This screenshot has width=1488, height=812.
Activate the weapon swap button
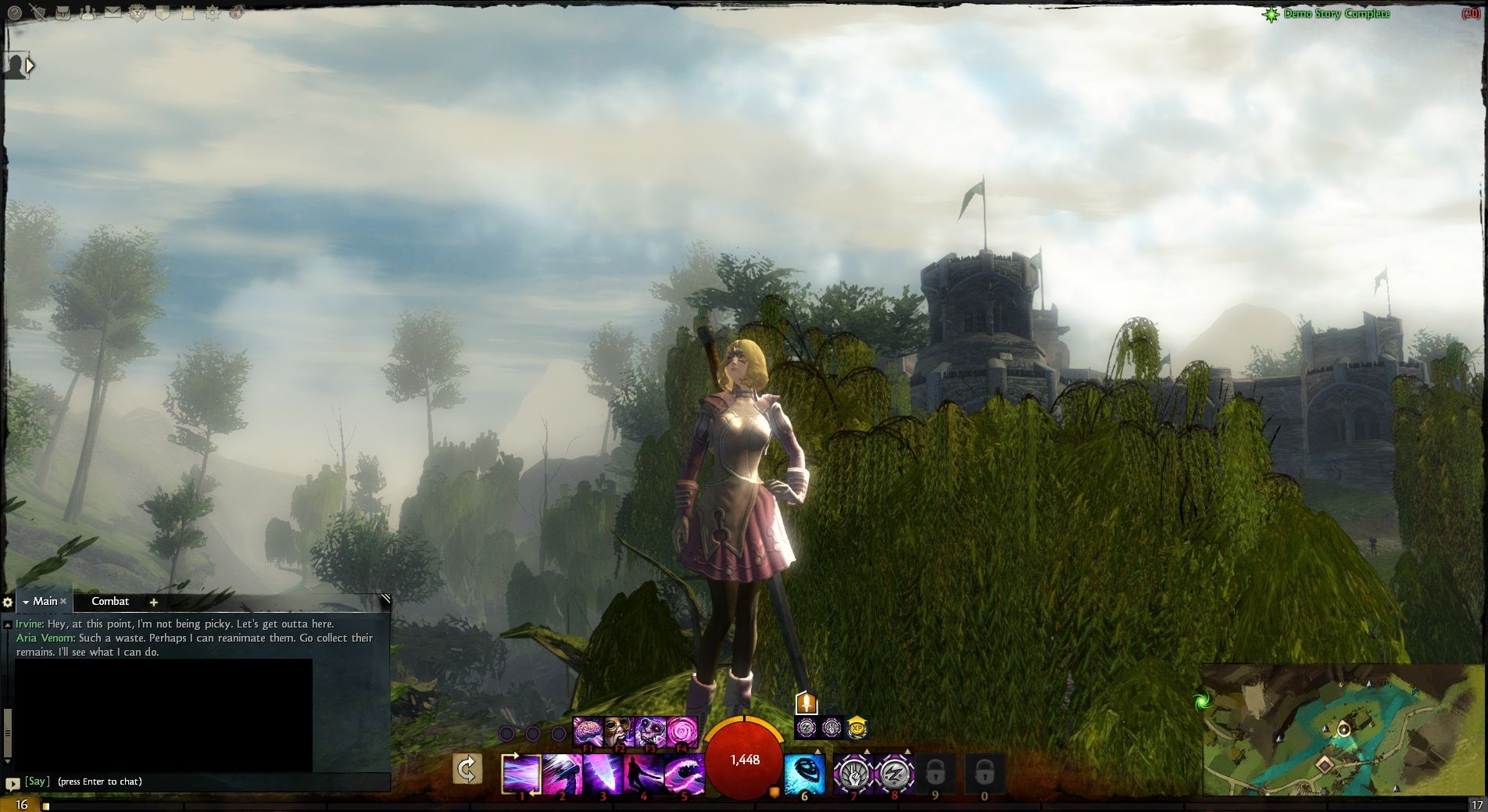(467, 770)
